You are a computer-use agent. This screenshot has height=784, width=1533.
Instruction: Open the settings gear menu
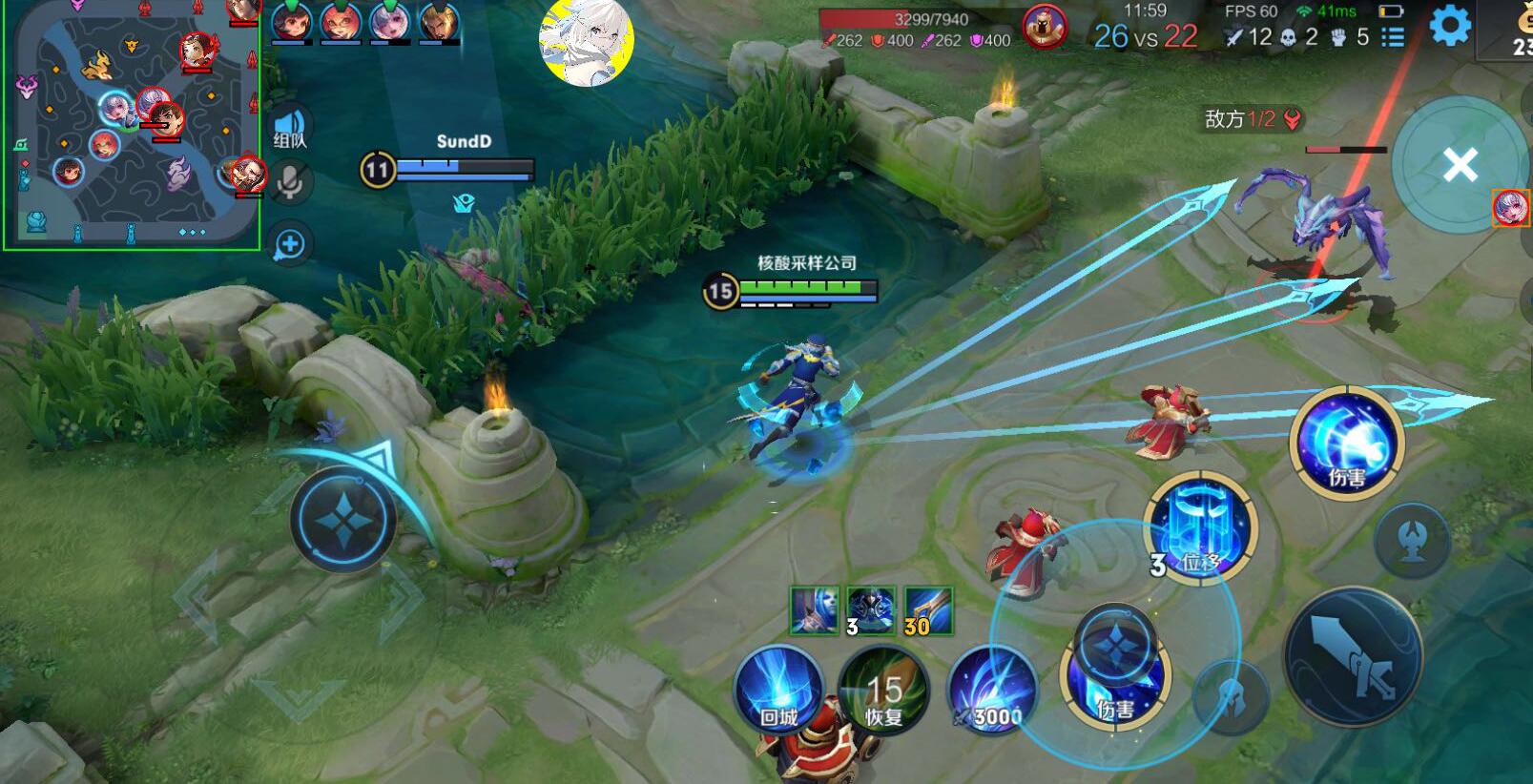coord(1449,26)
